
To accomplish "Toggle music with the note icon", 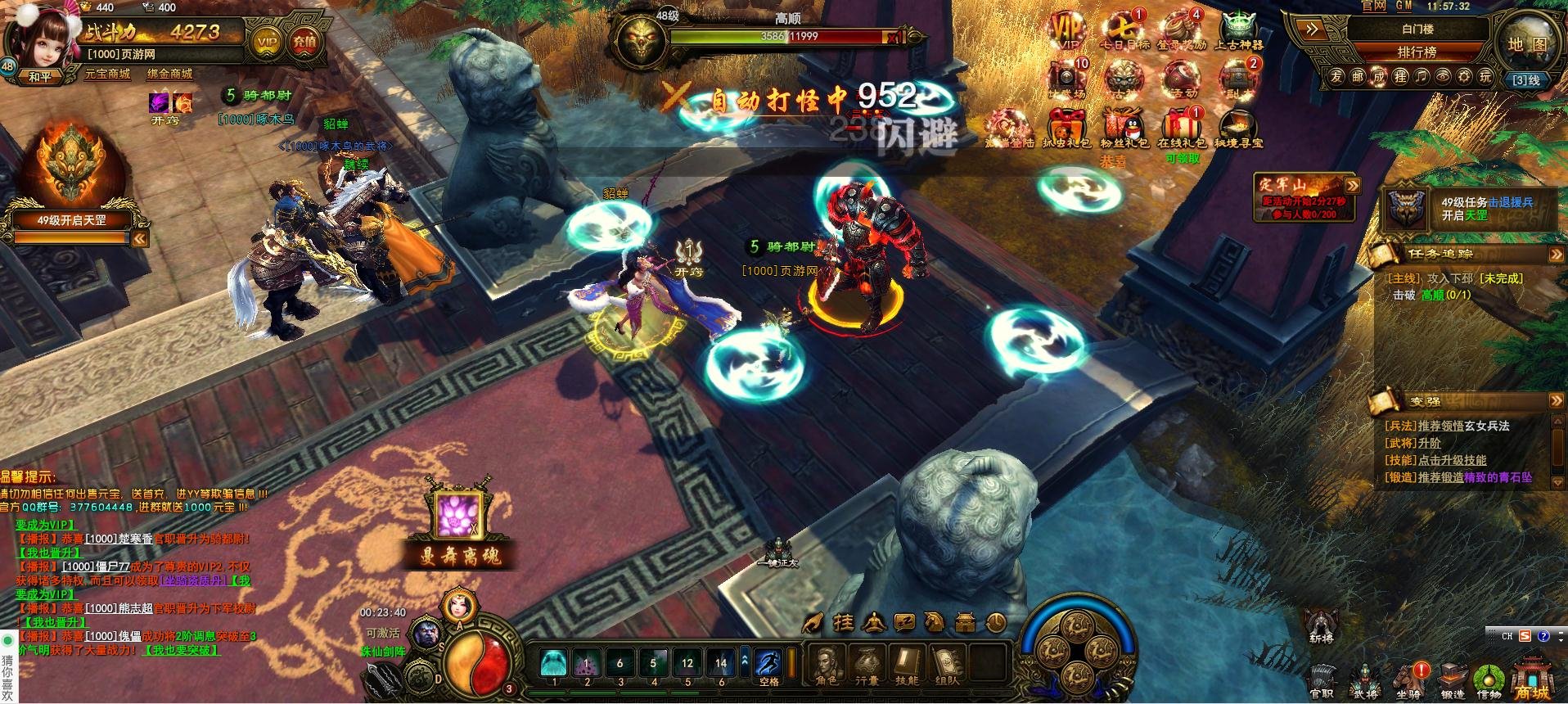I will tap(1422, 76).
